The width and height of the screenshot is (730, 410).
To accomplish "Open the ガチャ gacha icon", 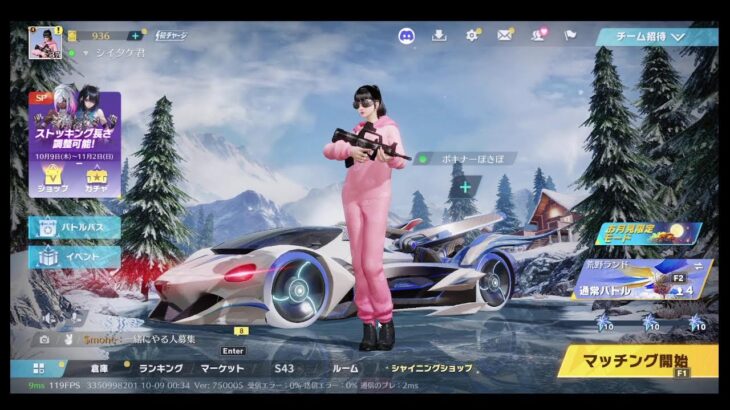I will pos(98,178).
